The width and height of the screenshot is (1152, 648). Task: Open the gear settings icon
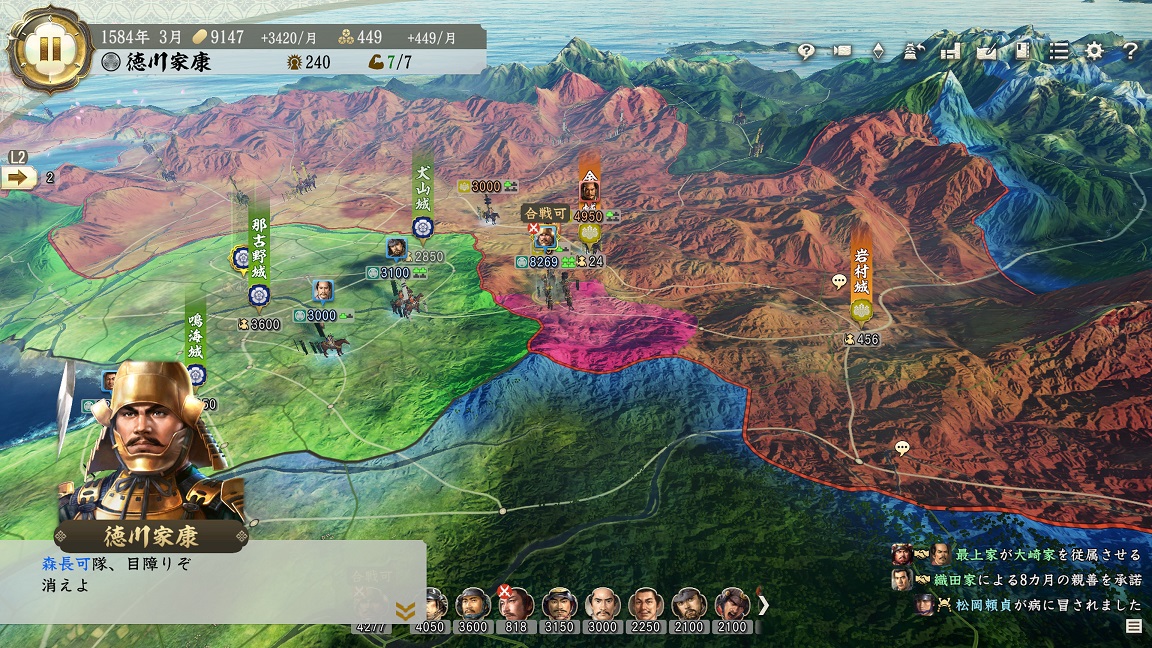[1094, 51]
